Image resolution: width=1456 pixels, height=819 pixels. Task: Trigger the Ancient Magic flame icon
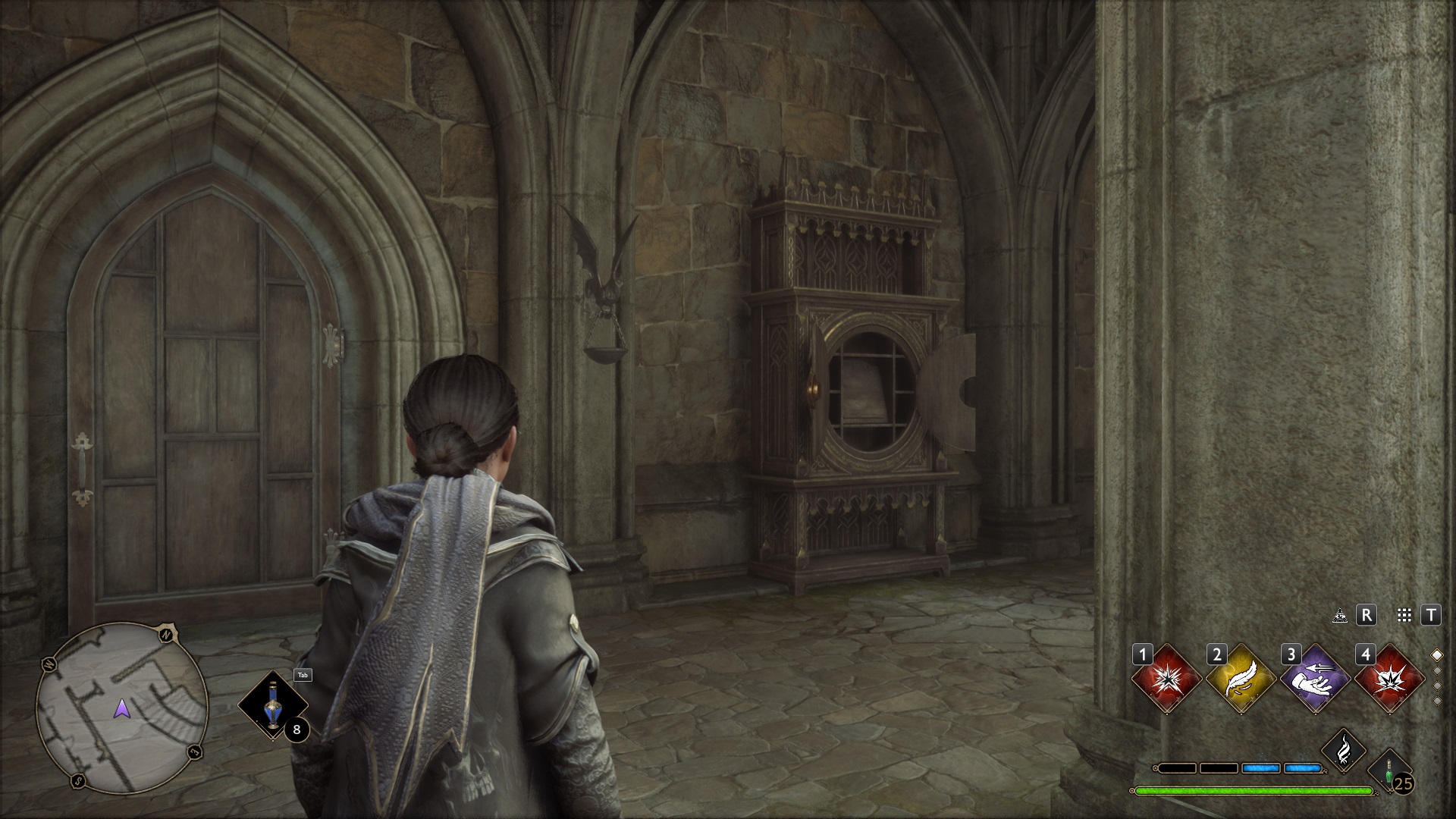click(1344, 751)
